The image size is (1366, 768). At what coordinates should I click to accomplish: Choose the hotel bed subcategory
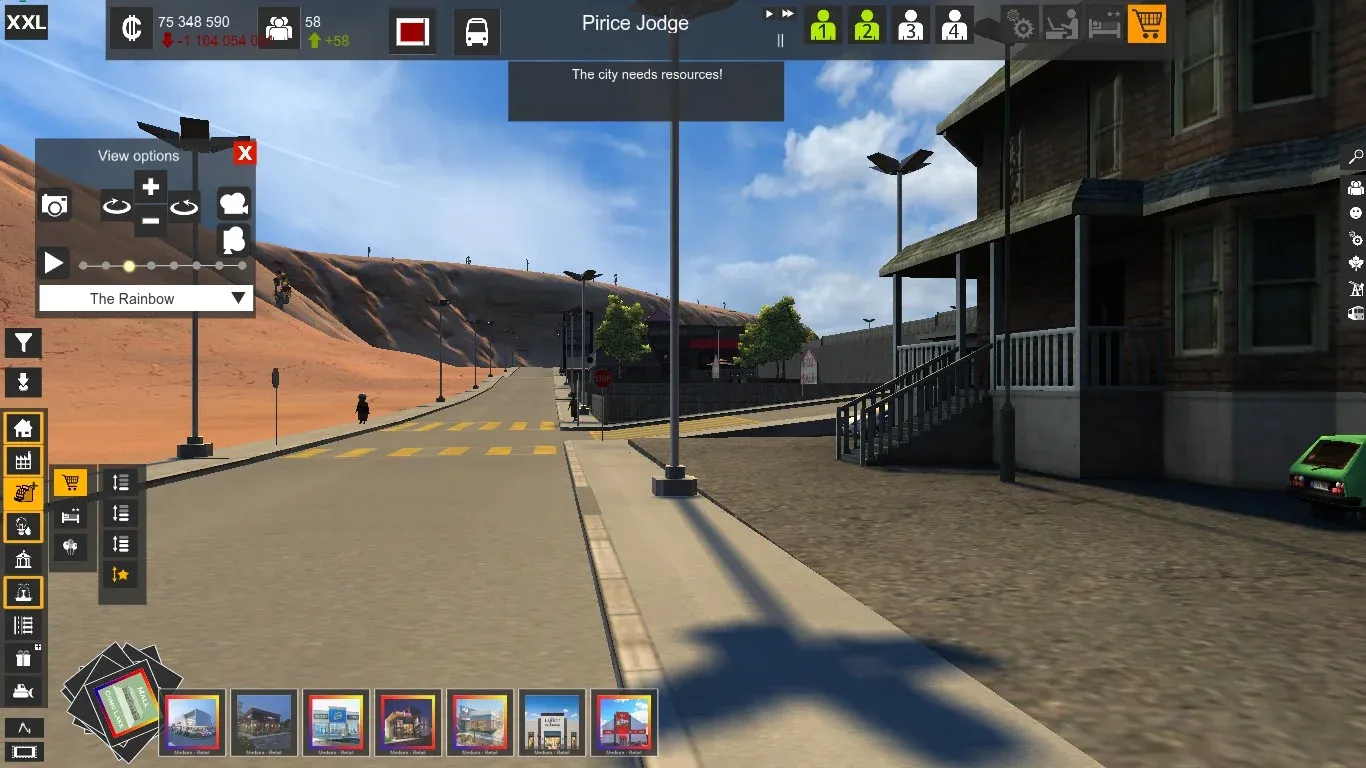click(x=70, y=516)
